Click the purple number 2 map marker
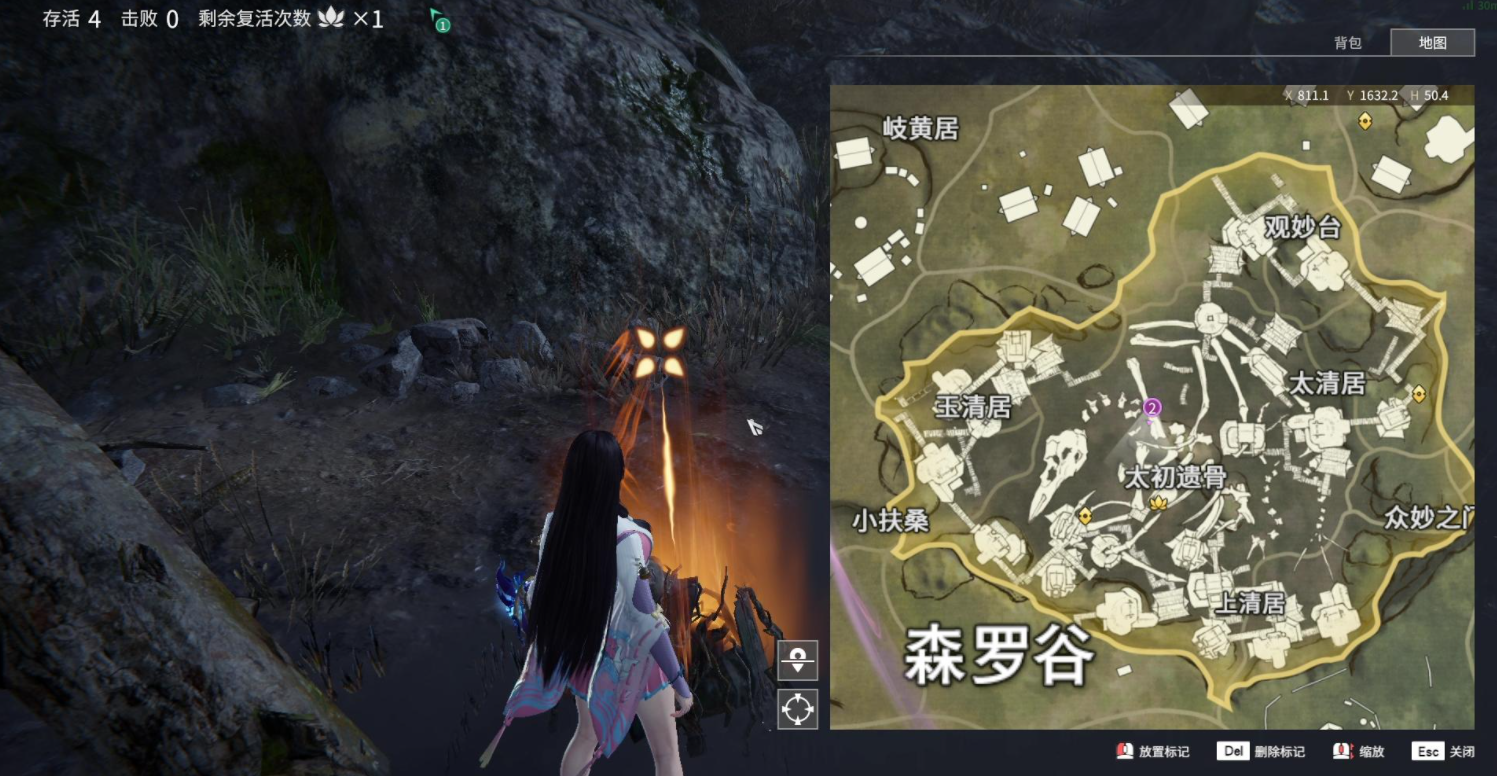Viewport: 1497px width, 776px height. point(1152,407)
